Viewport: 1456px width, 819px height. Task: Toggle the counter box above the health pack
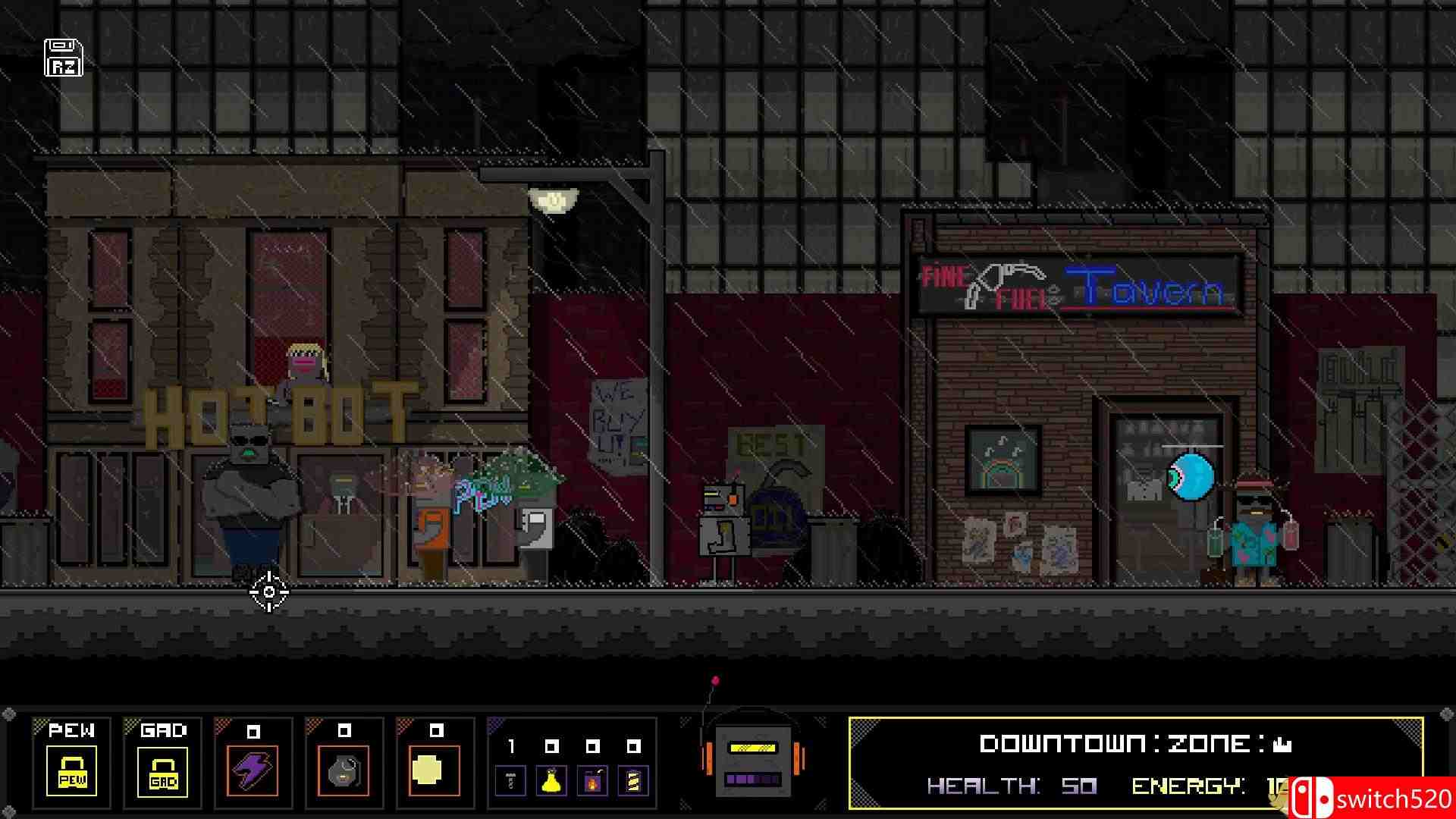pyautogui.click(x=436, y=730)
